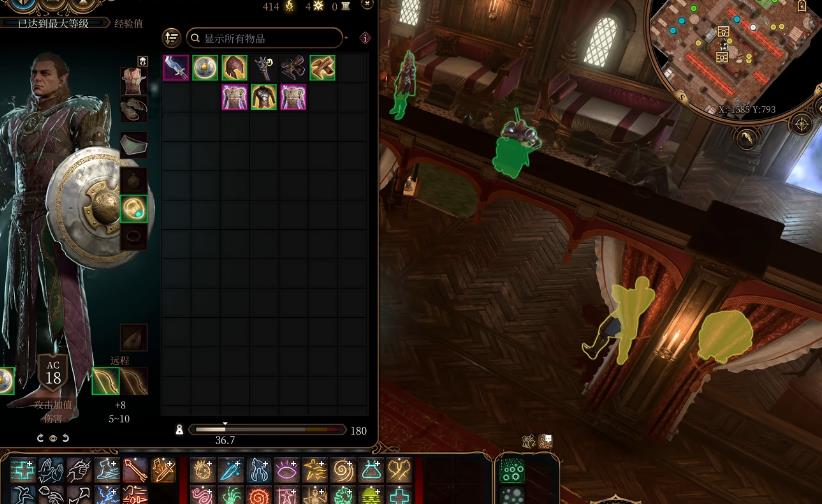Choose the dark leather armor with green border
The height and width of the screenshot is (504, 822).
point(264,97)
